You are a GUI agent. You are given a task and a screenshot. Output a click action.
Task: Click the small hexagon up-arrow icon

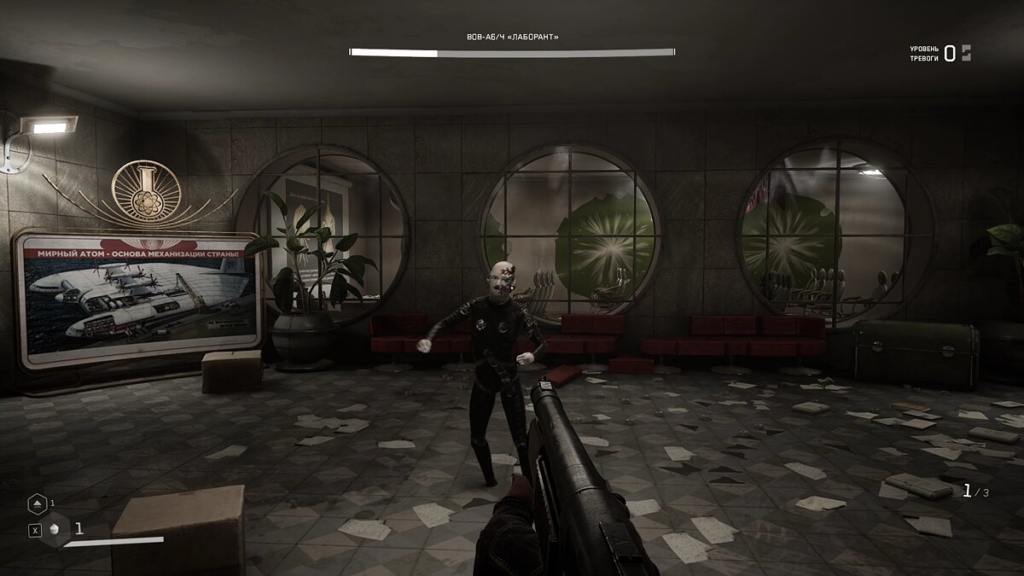coord(37,504)
